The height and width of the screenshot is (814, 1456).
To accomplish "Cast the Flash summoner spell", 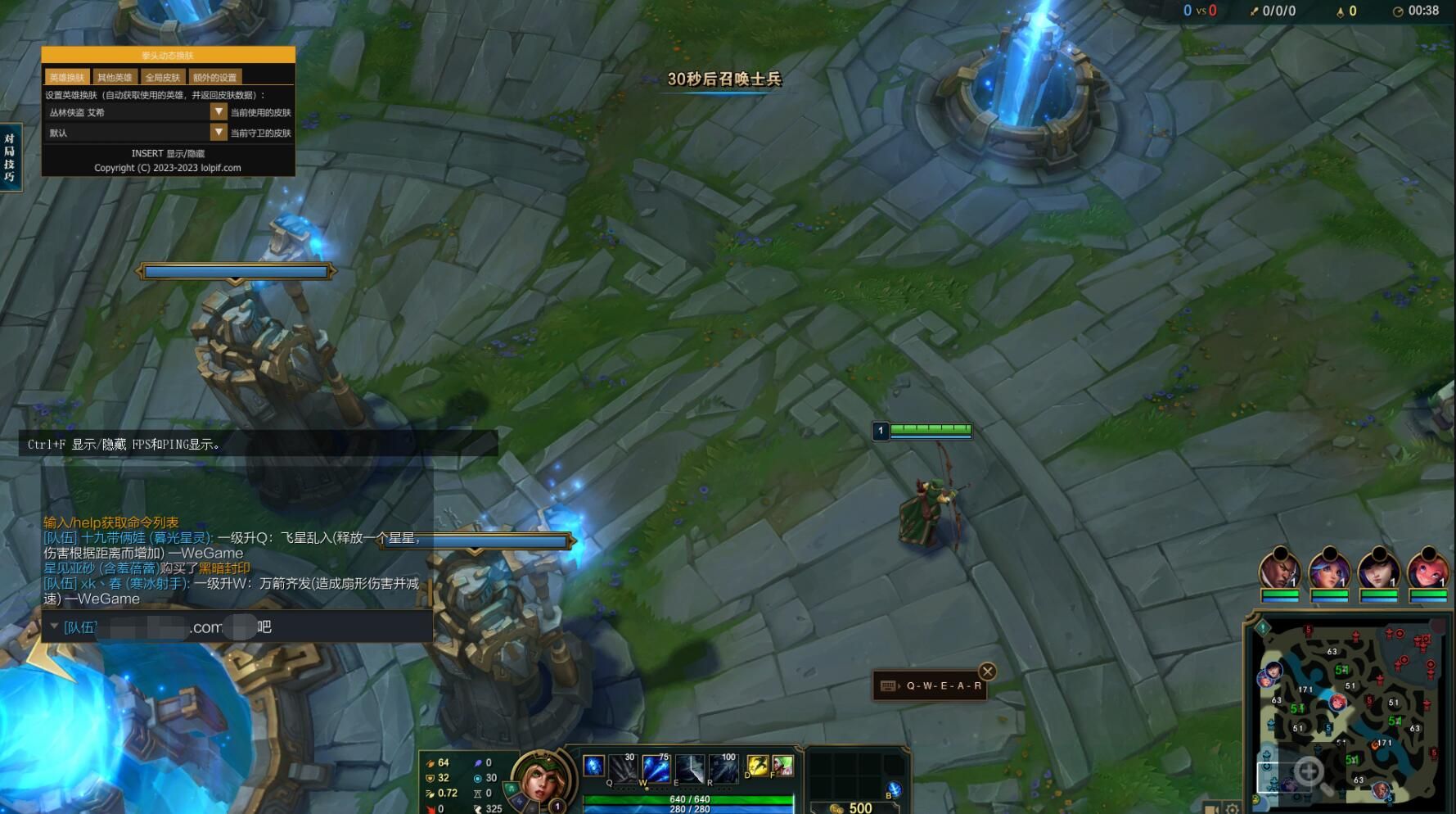I will [757, 766].
